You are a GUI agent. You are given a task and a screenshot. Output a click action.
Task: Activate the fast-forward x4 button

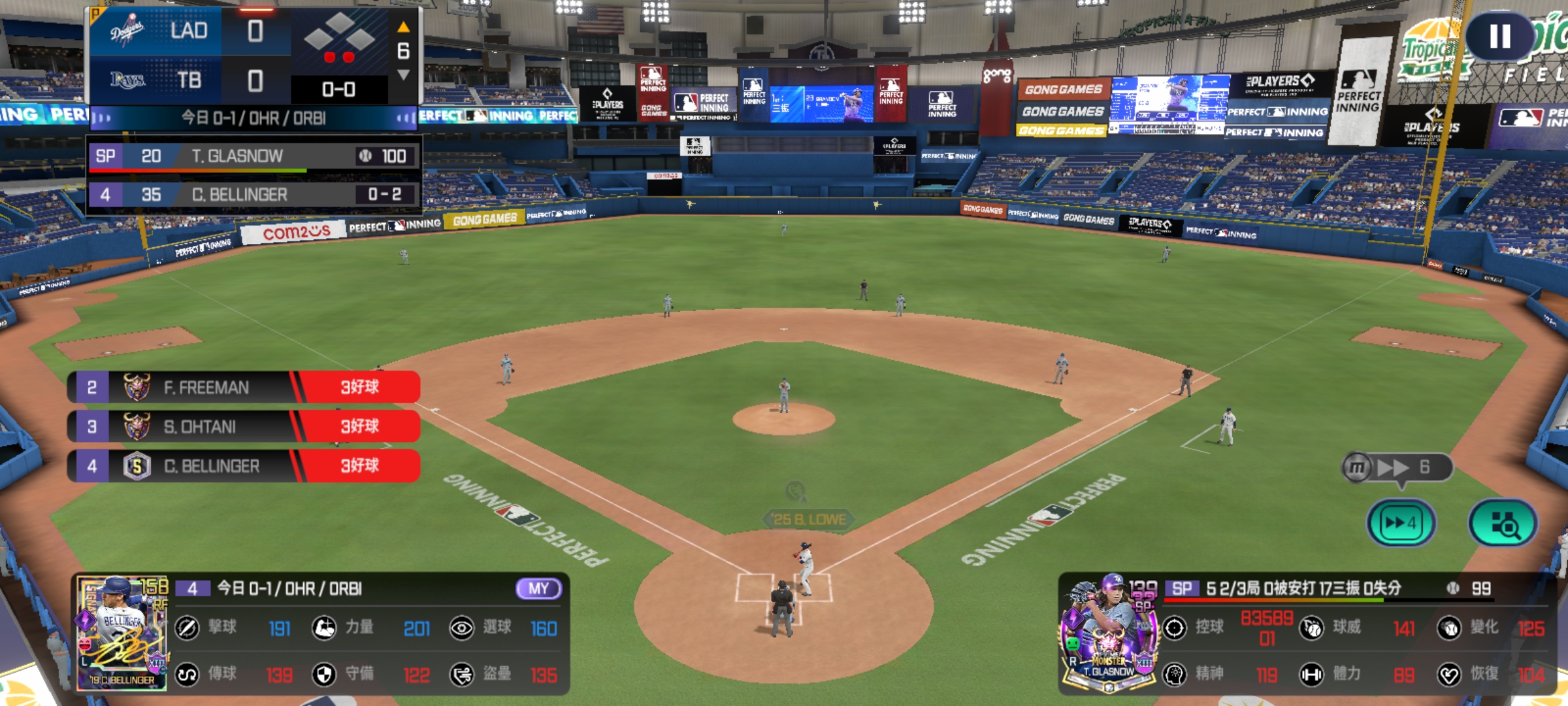(1400, 523)
